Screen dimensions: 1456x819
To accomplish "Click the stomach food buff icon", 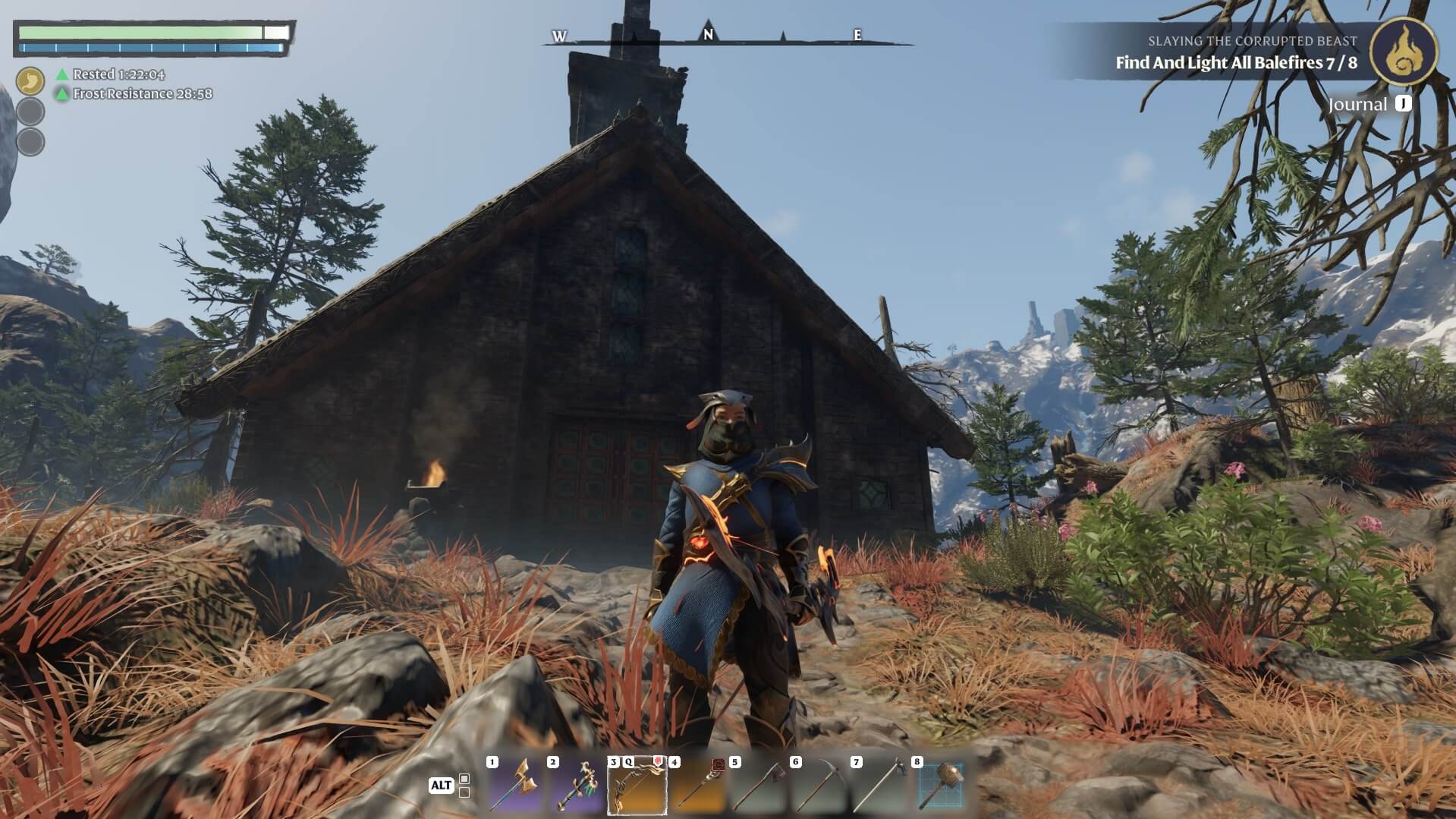I will click(x=31, y=80).
